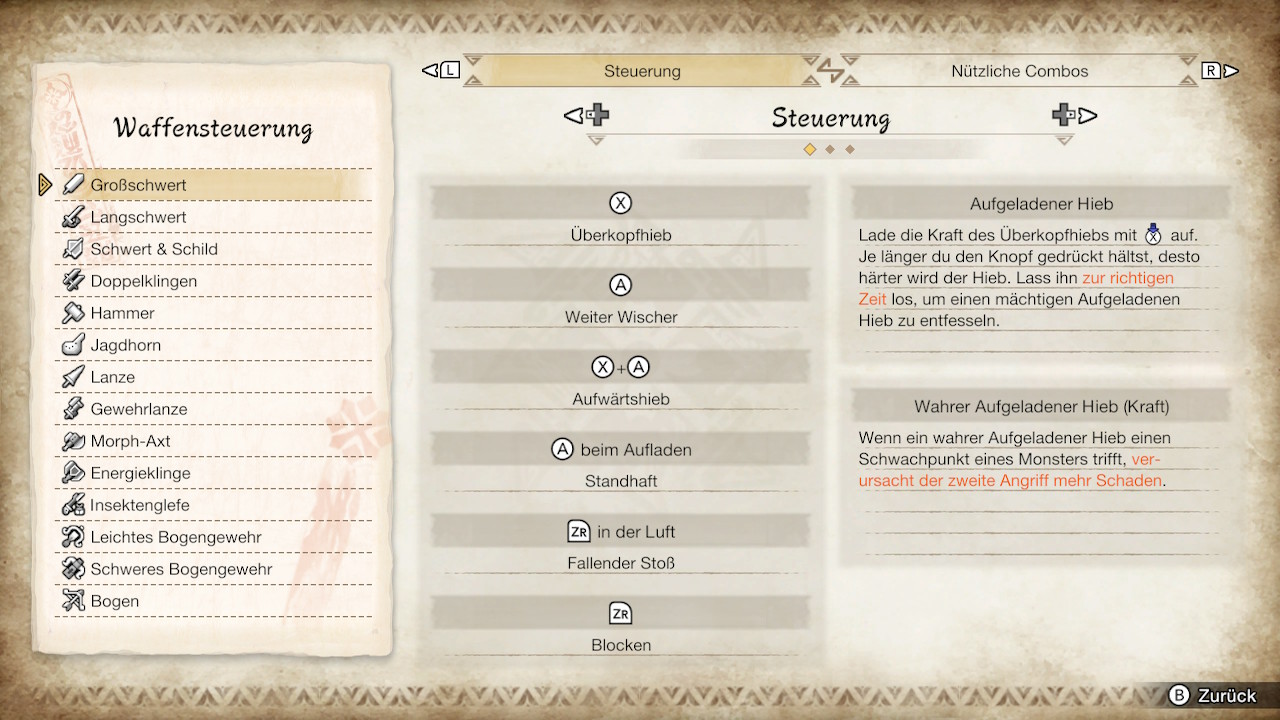The width and height of the screenshot is (1280, 720).
Task: Open Schwert & Schild controls
Action: coord(153,249)
